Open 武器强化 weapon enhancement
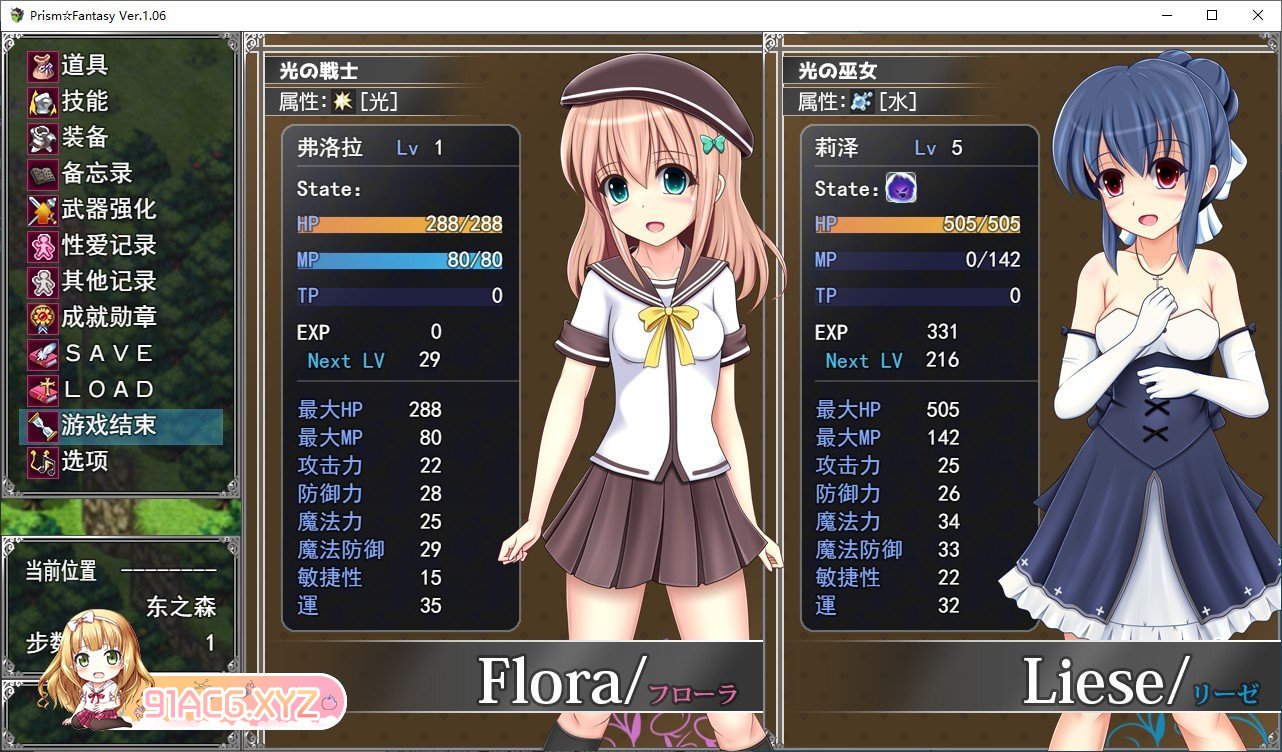The height and width of the screenshot is (752, 1282). coord(109,210)
